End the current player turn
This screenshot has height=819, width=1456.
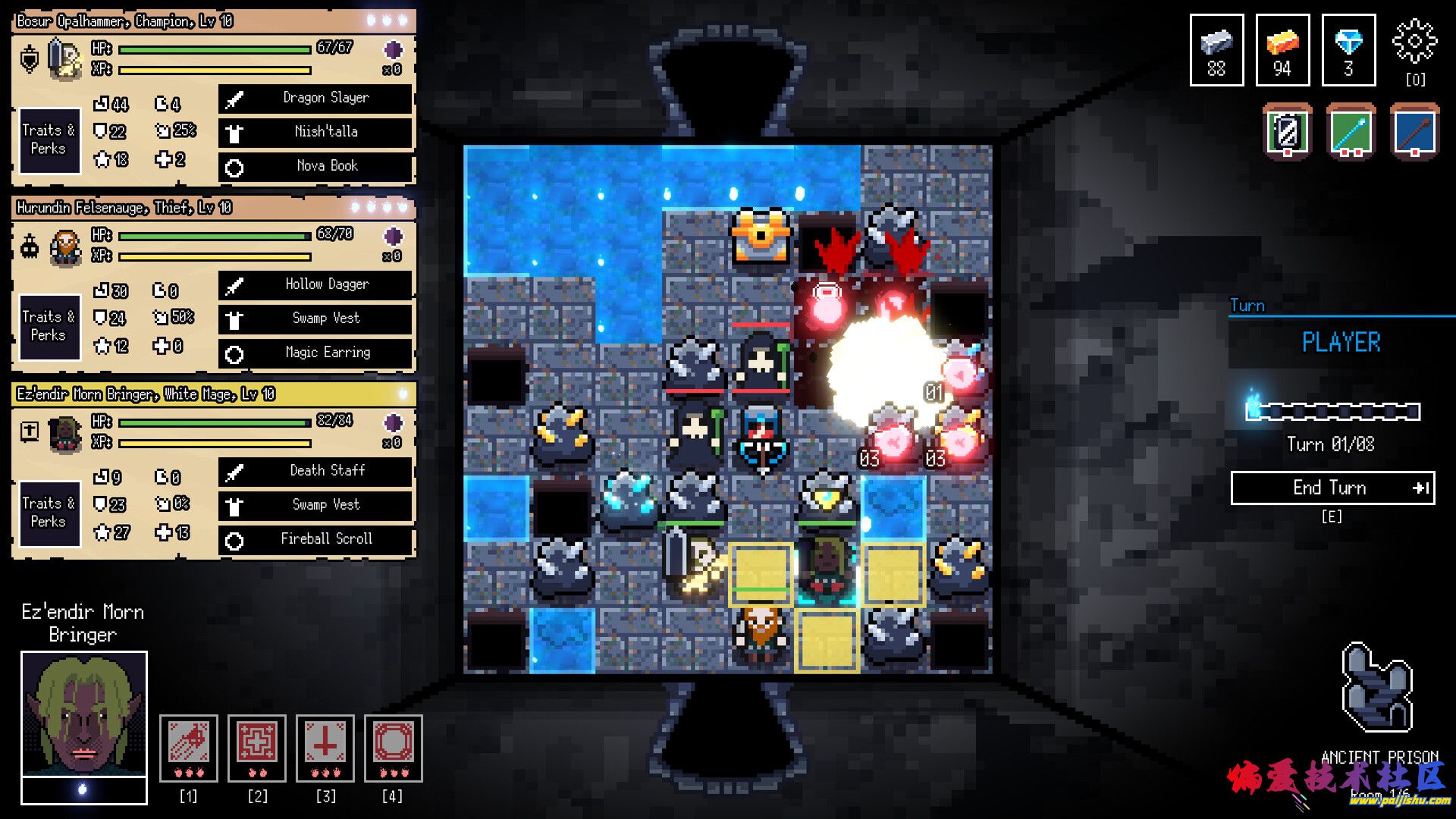point(1332,488)
